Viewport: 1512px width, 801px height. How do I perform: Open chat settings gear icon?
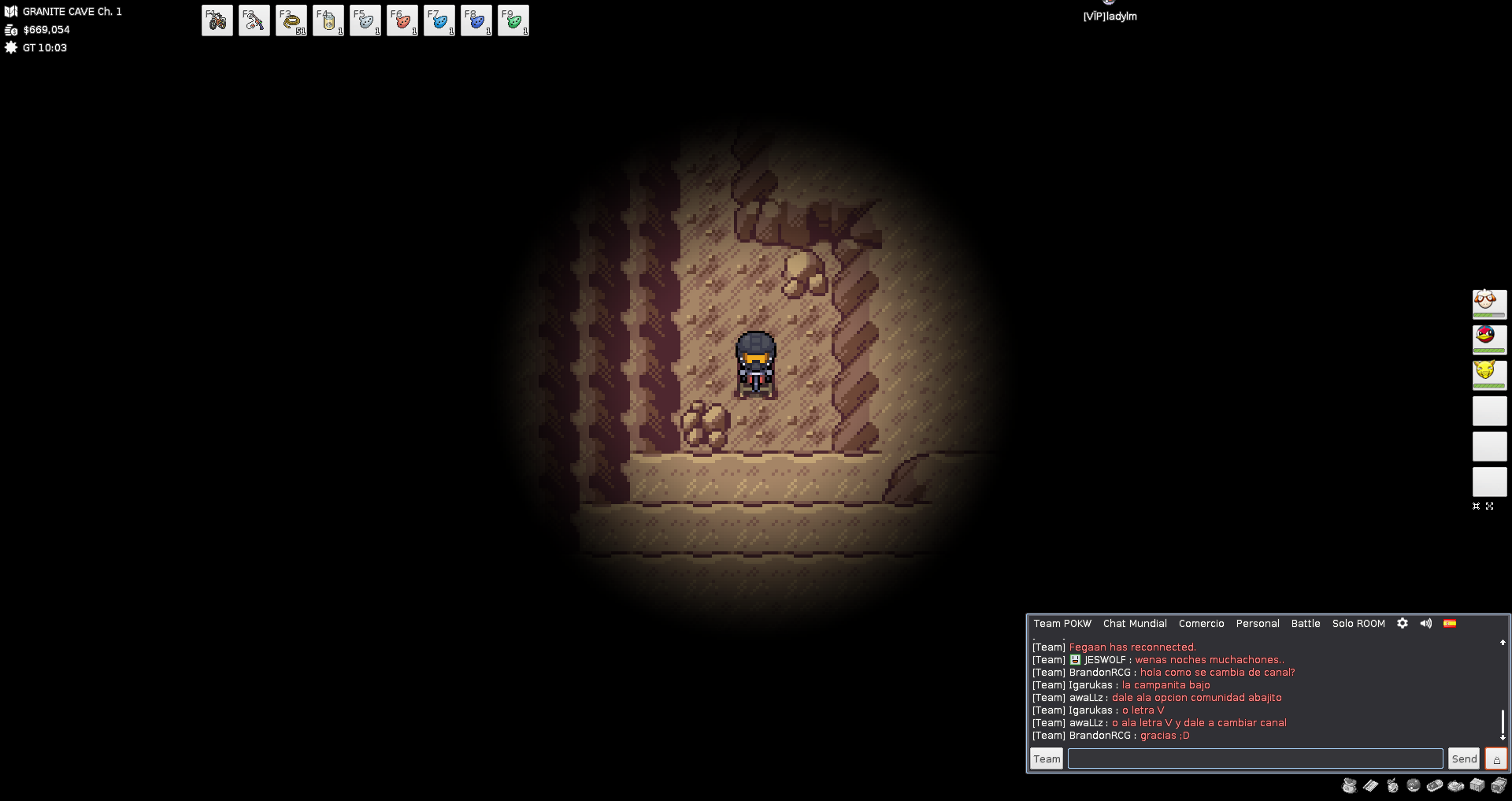pos(1403,623)
